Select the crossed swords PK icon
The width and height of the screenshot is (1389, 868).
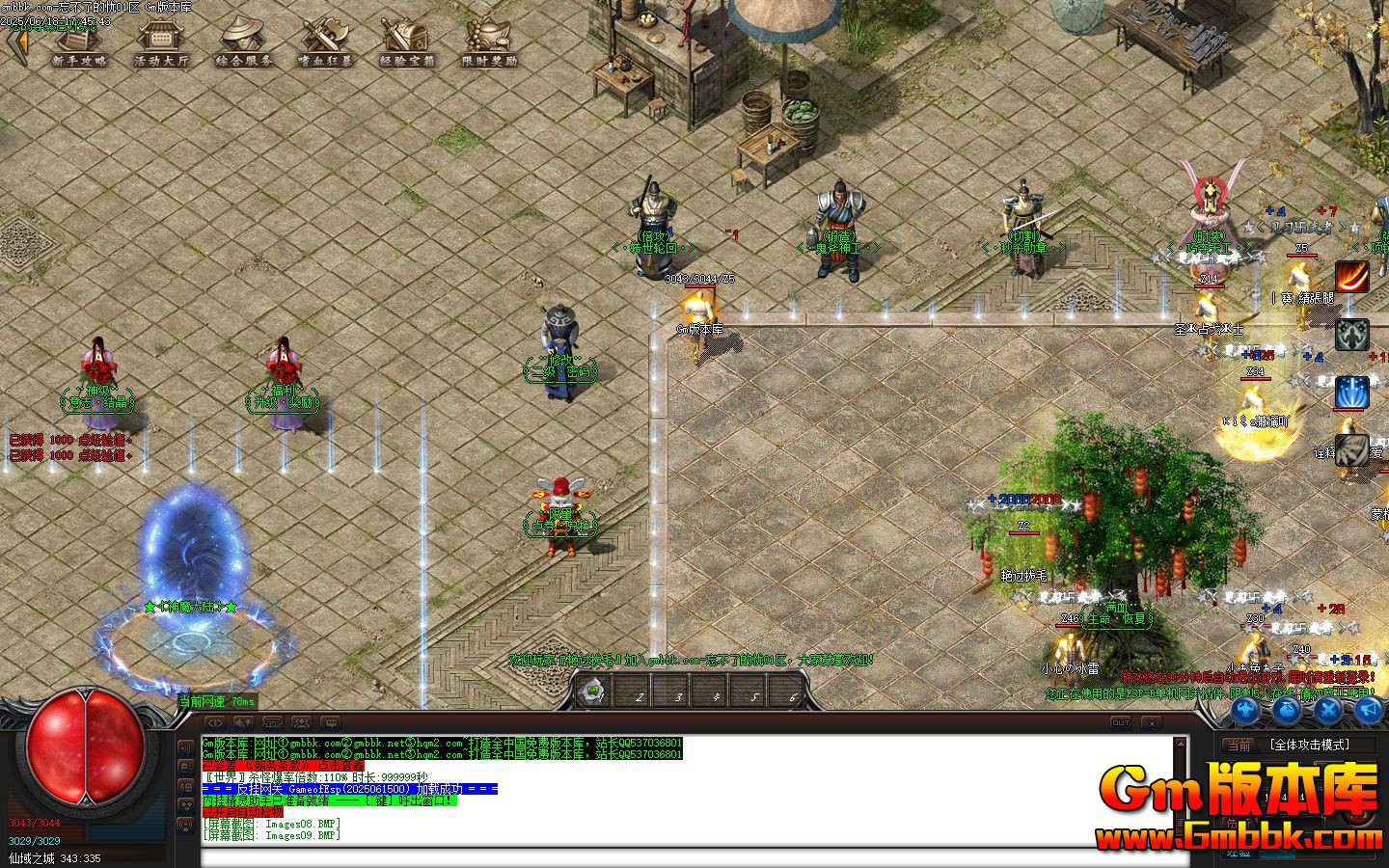1328,711
